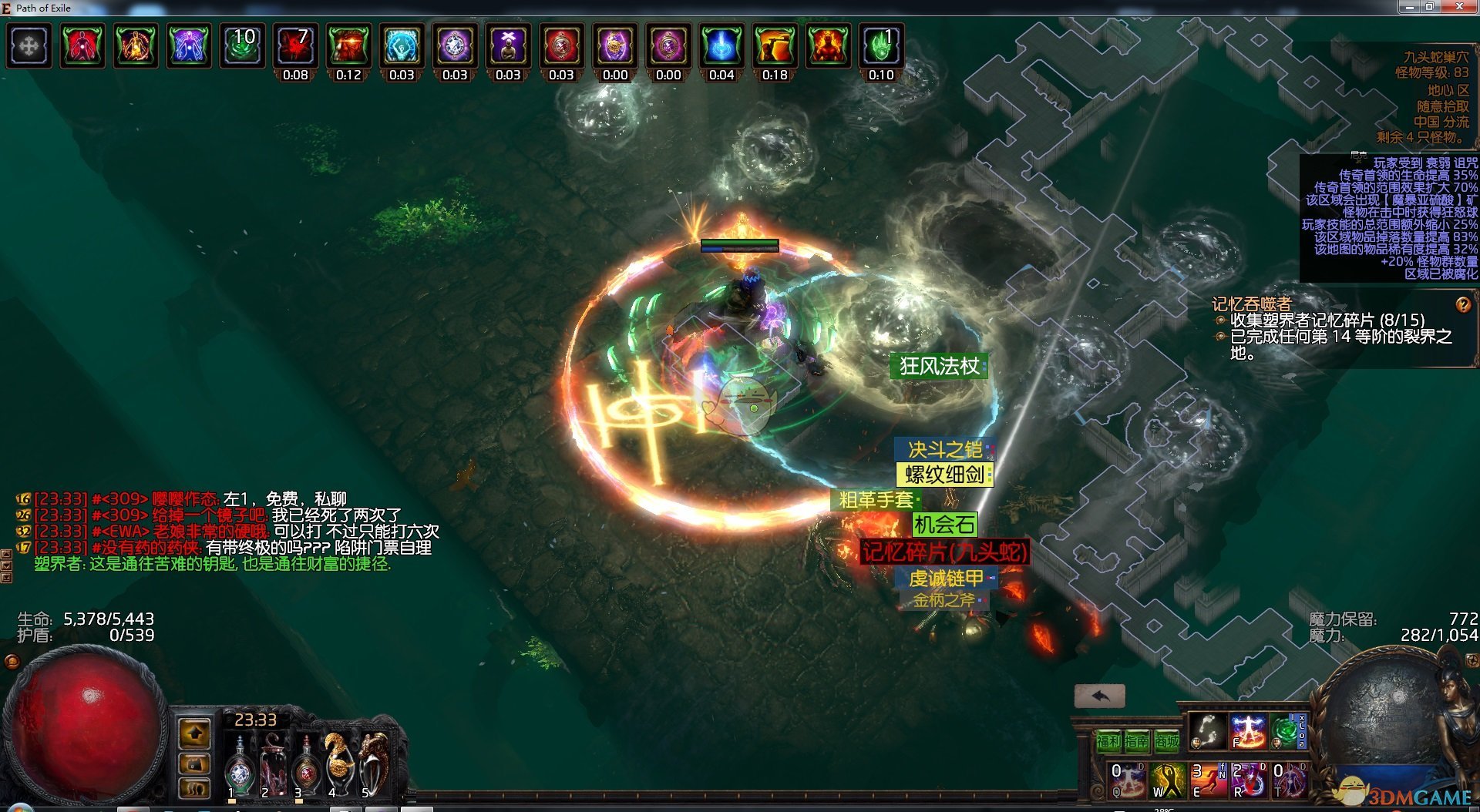1480x812 pixels.
Task: Select the footprints move skill slot
Action: point(1207,731)
